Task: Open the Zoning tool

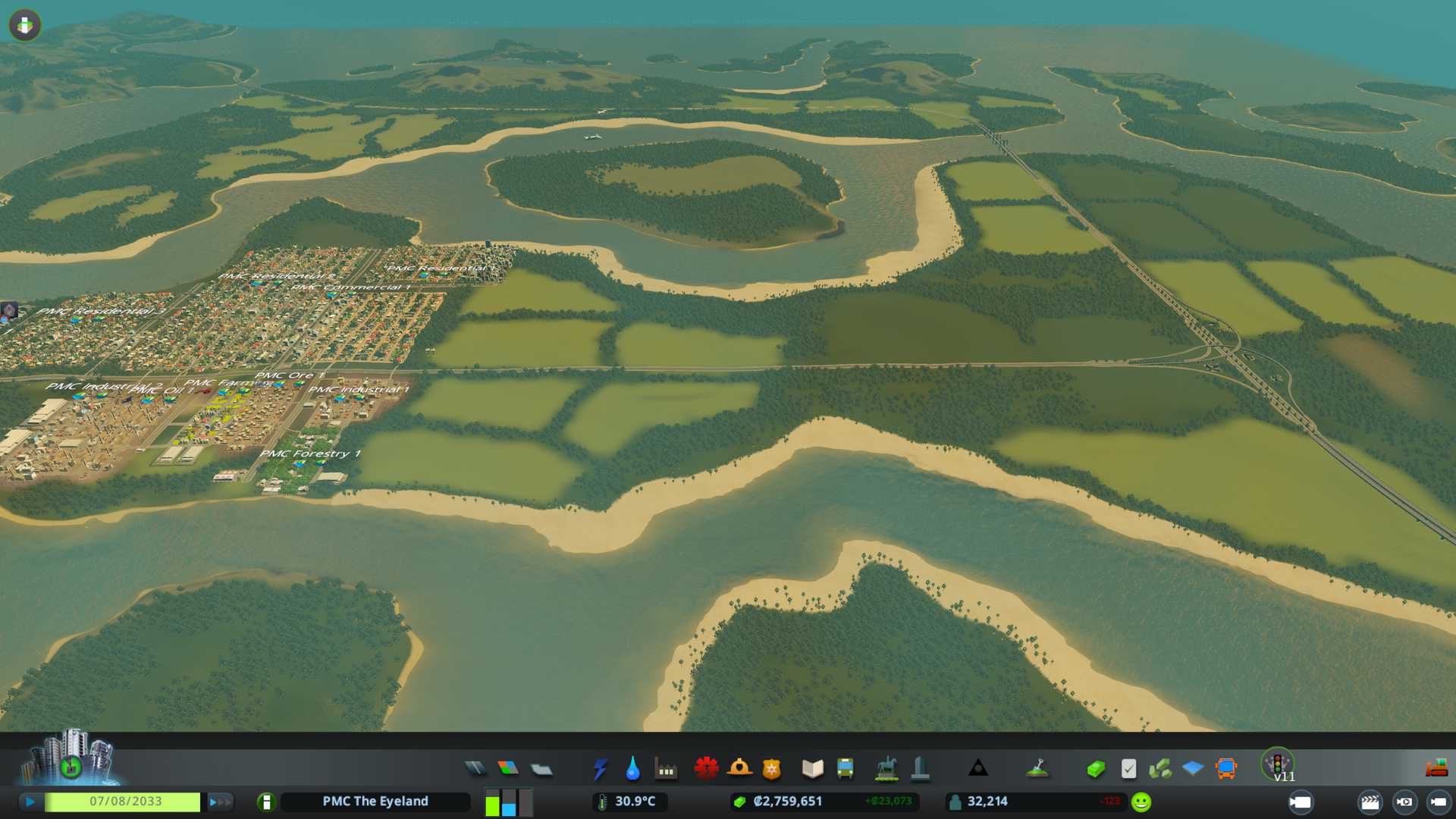Action: click(x=508, y=769)
